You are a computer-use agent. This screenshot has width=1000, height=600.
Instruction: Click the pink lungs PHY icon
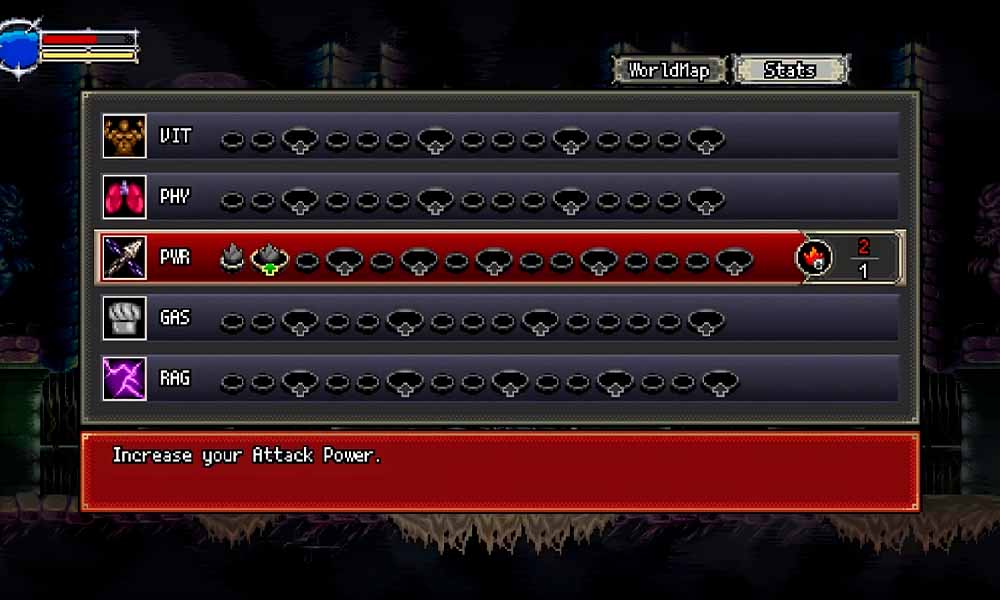(x=125, y=197)
